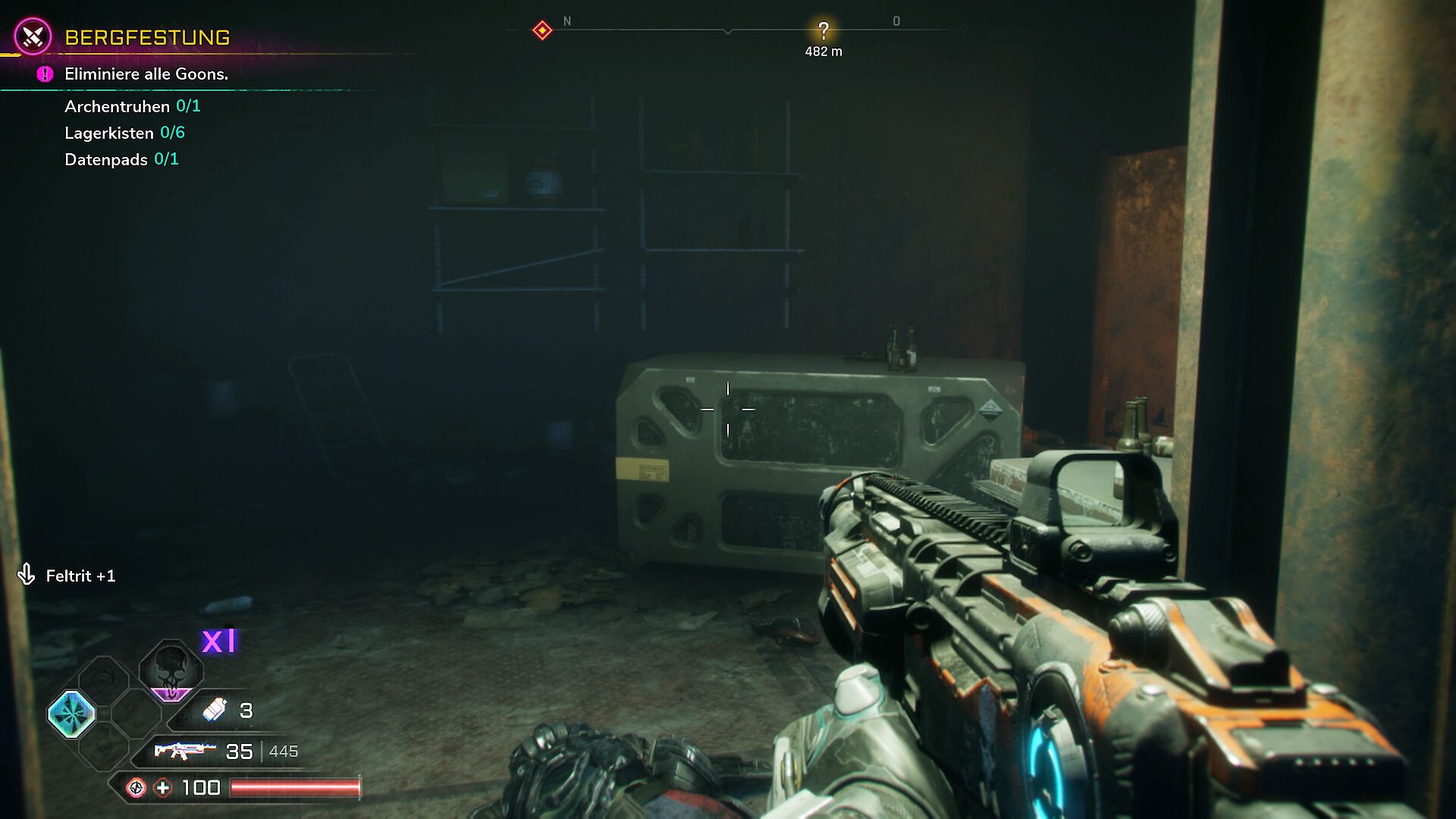
Task: Click the Bergfestung location icon
Action: 33,36
